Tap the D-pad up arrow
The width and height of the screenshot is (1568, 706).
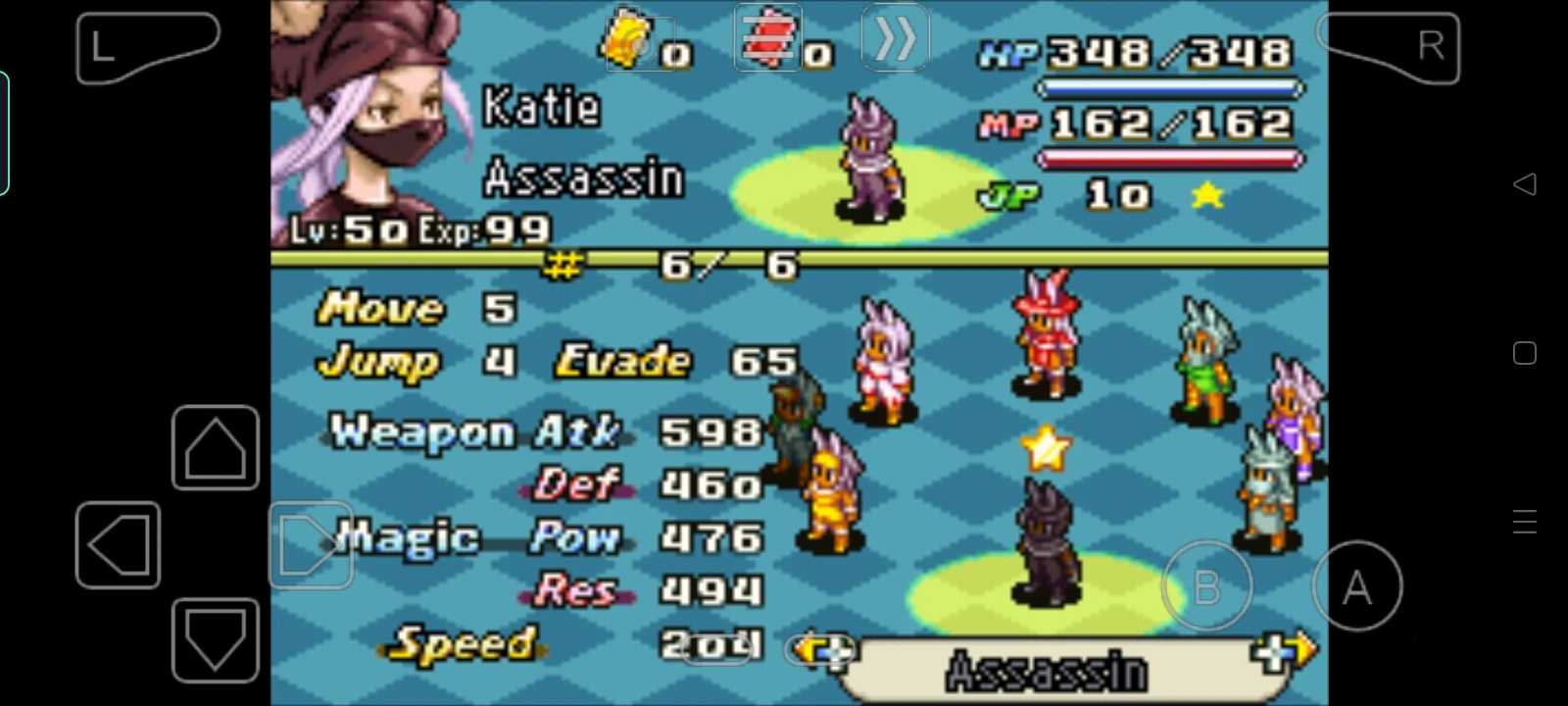click(216, 449)
